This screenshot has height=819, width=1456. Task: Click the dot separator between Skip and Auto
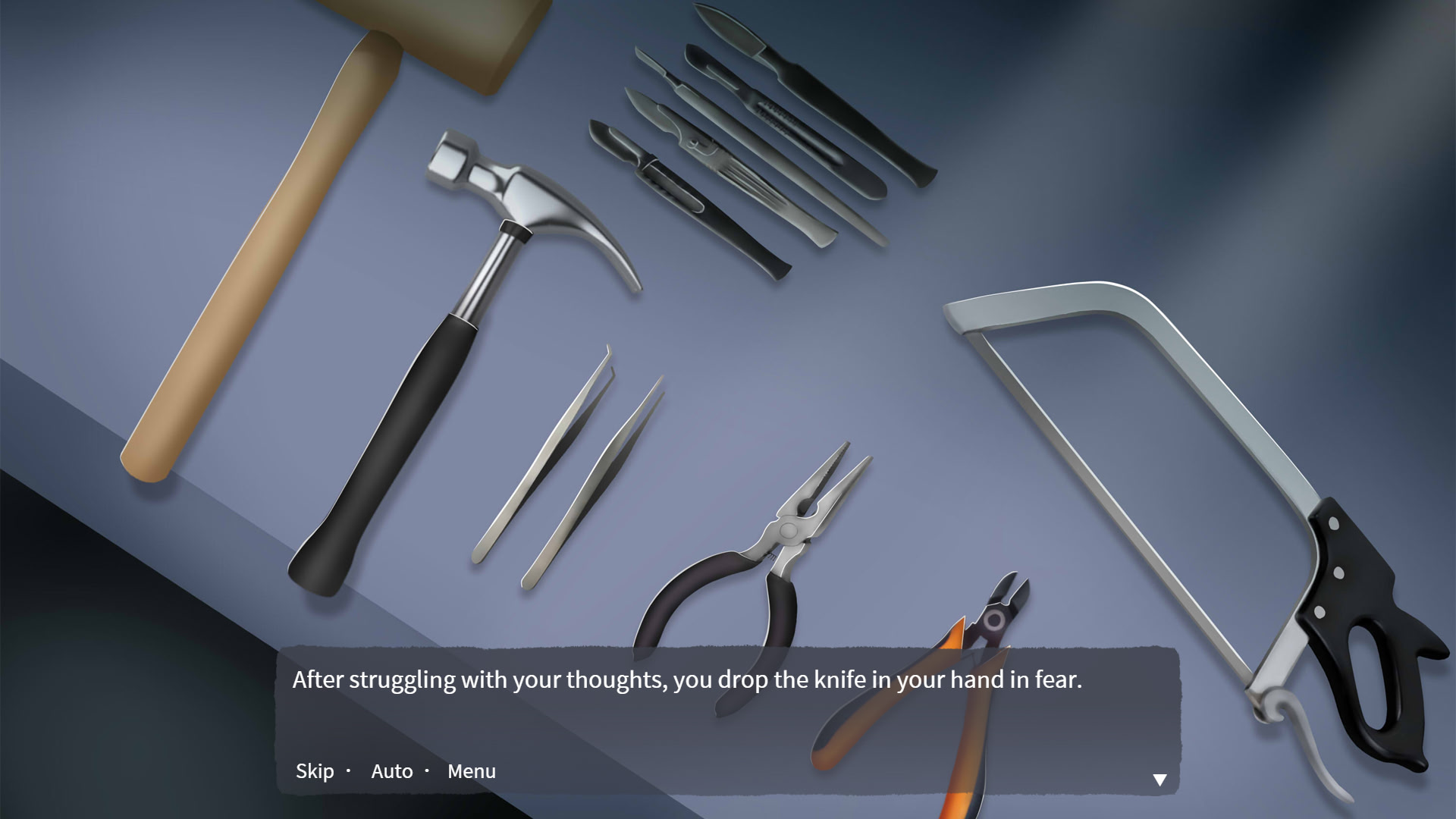tap(348, 771)
